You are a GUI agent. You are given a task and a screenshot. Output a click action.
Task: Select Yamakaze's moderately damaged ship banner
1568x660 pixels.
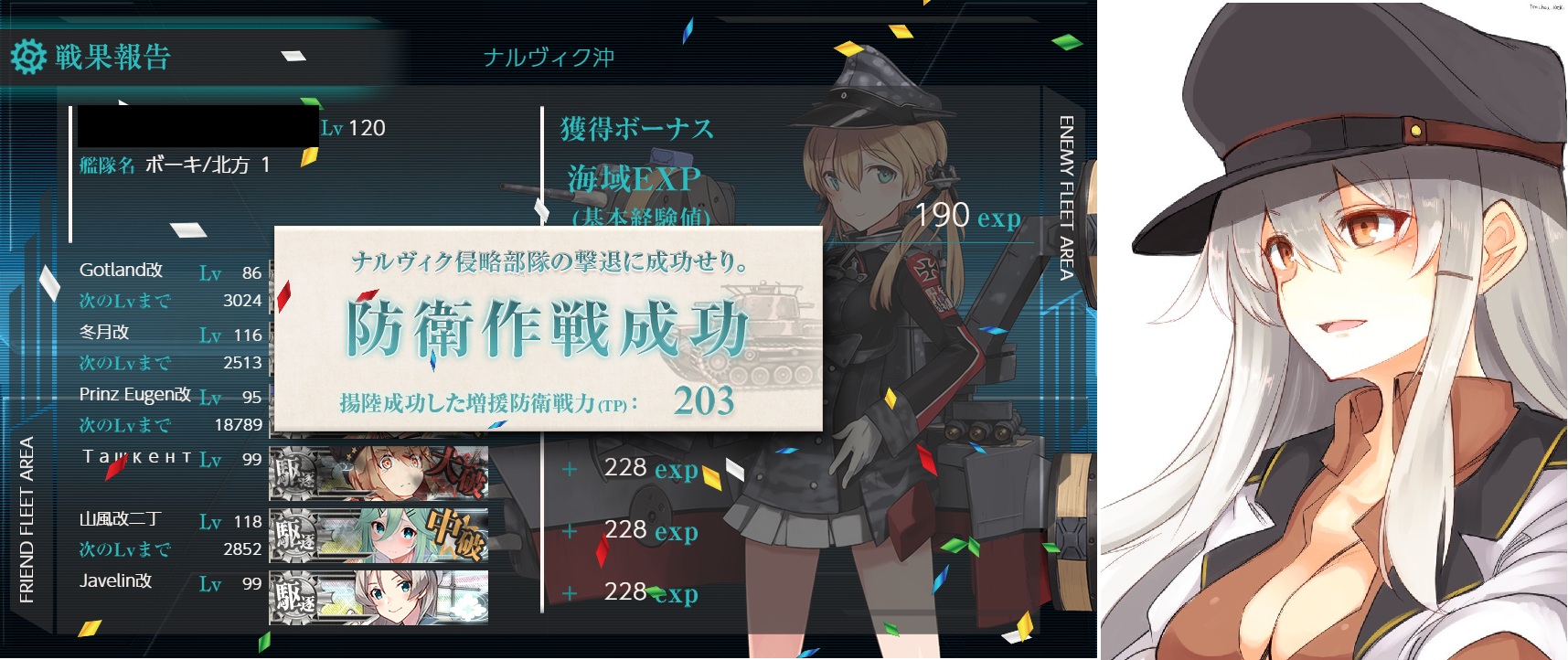(x=379, y=535)
